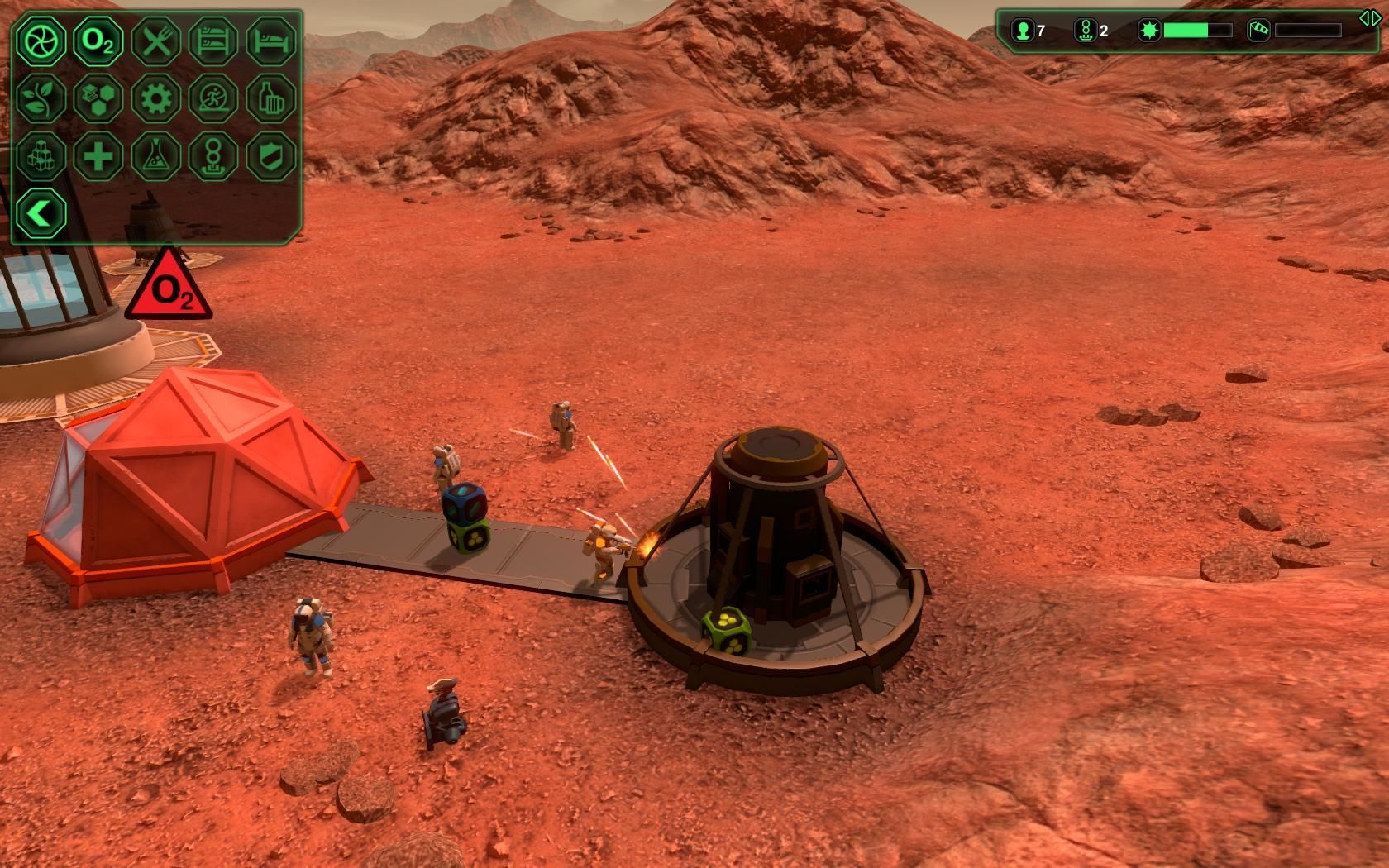Choose the O2 oxygen generator module
Screen dimensions: 1389x868
98,41
